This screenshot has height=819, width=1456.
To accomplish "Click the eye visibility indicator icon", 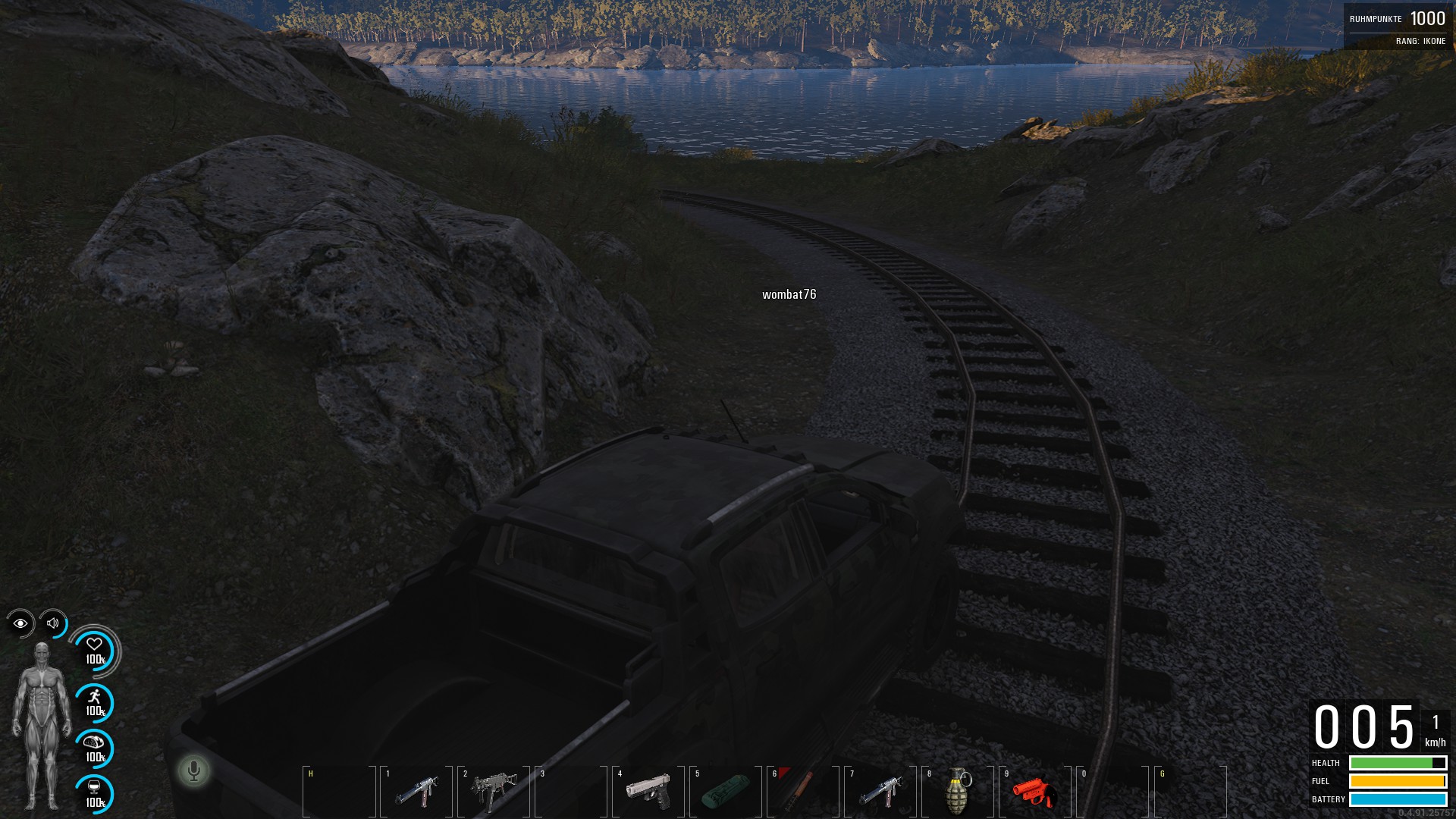I will pos(20,623).
